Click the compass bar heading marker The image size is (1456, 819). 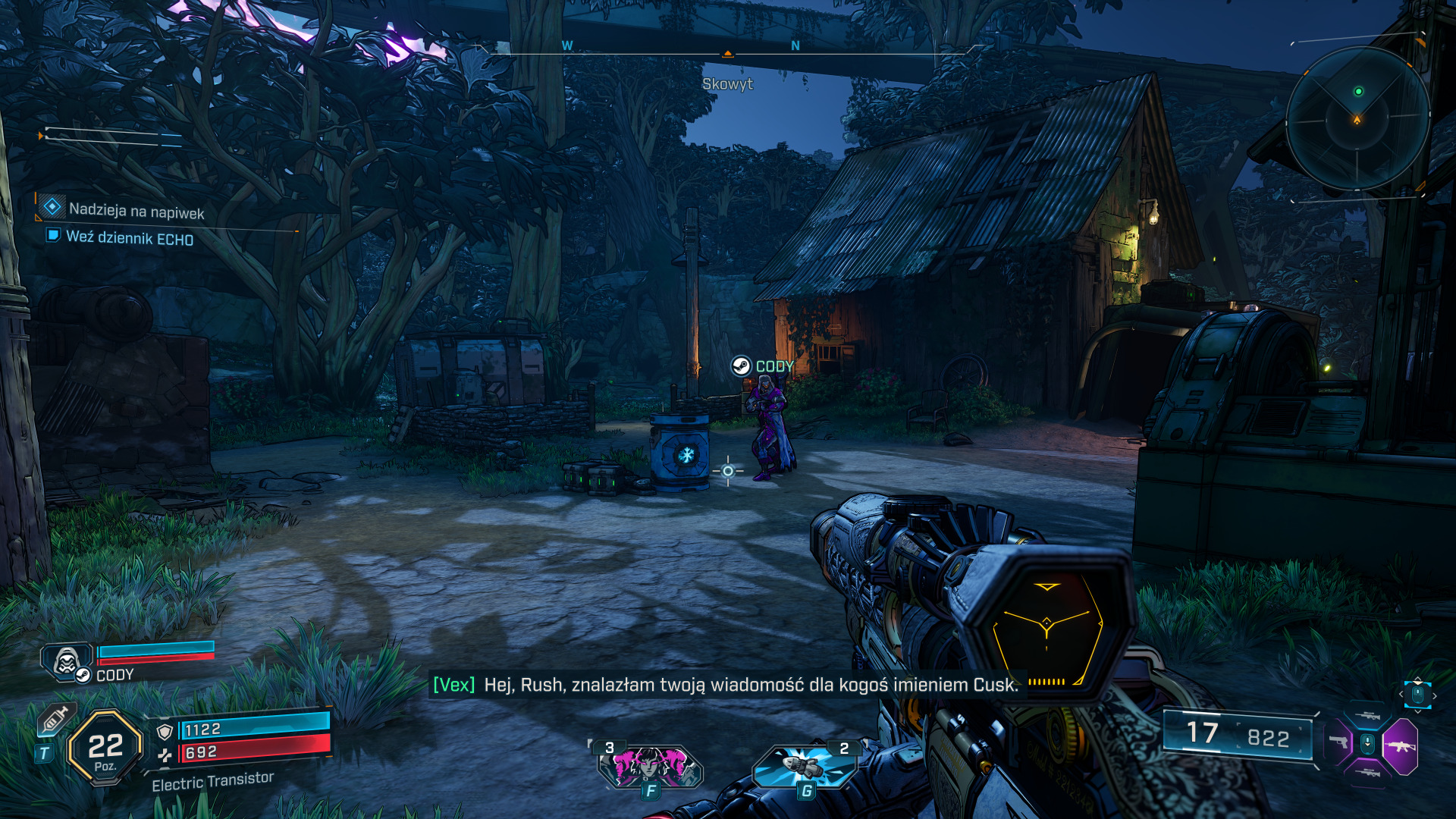tap(727, 54)
